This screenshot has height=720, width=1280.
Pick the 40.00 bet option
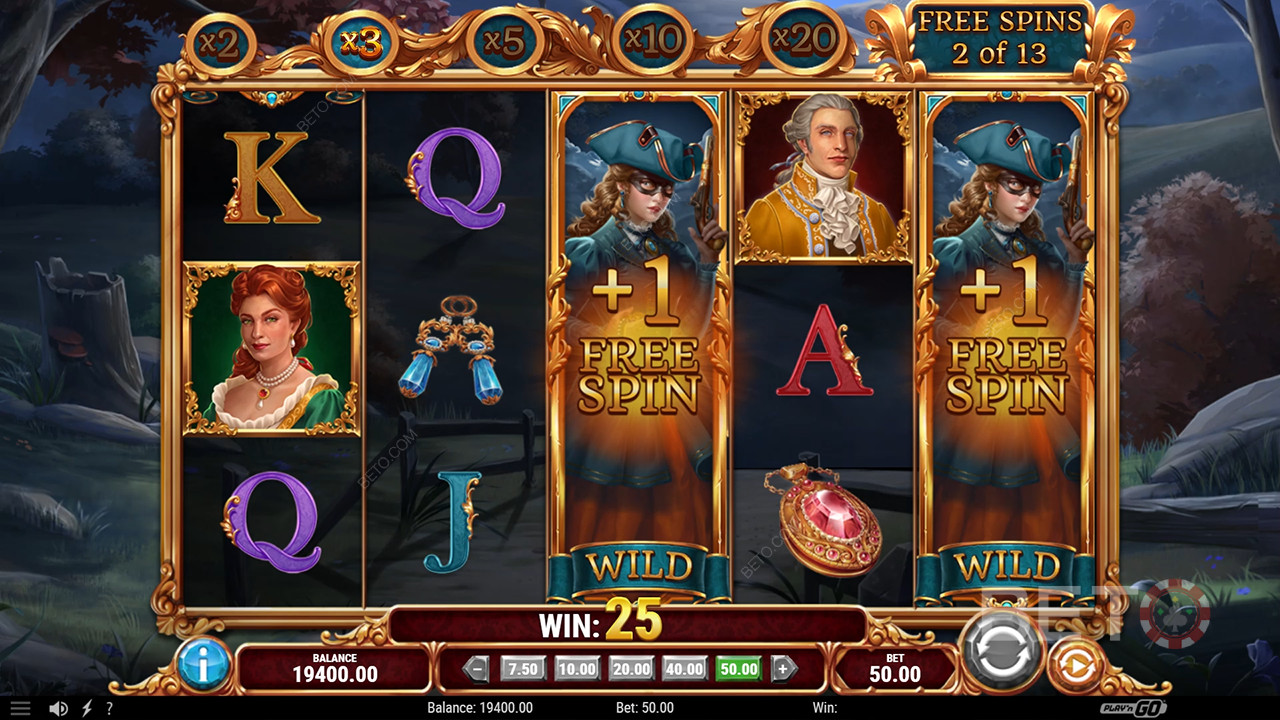[685, 669]
